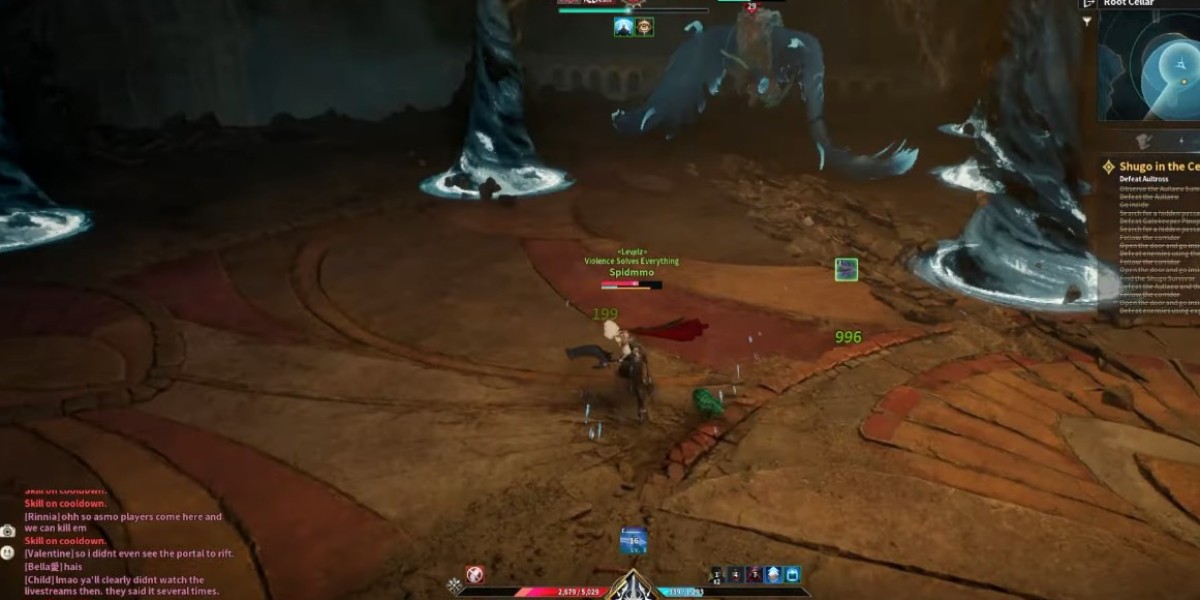
Task: Click the boss's golden emblem buff icon
Action: [x=645, y=27]
